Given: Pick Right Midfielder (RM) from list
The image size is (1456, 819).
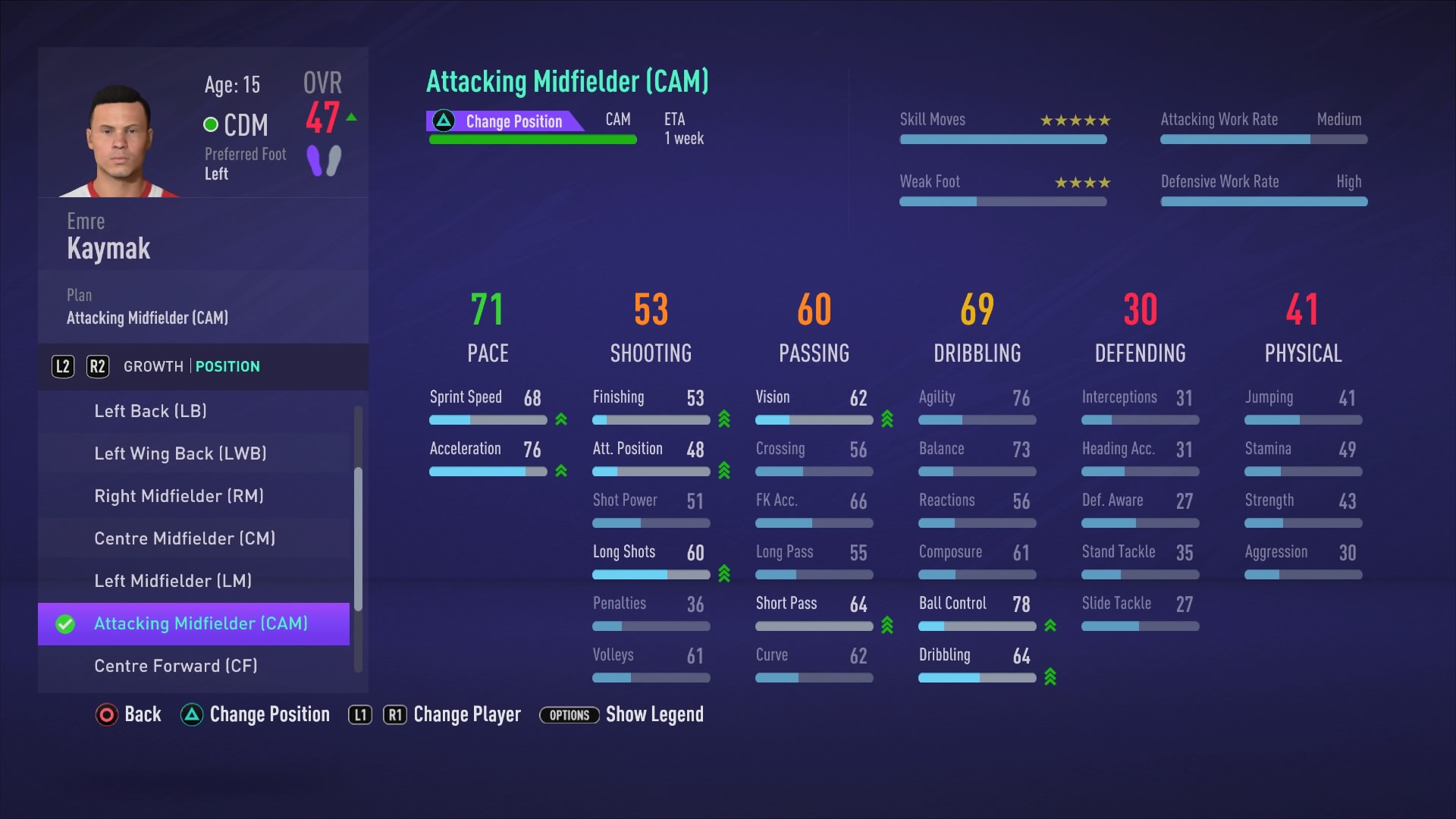Looking at the screenshot, I should coord(179,496).
